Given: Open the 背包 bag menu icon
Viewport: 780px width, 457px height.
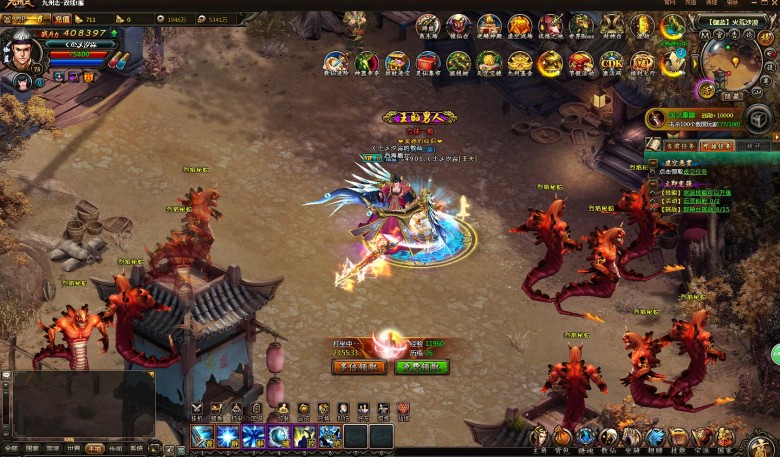Looking at the screenshot, I should click(x=563, y=438).
